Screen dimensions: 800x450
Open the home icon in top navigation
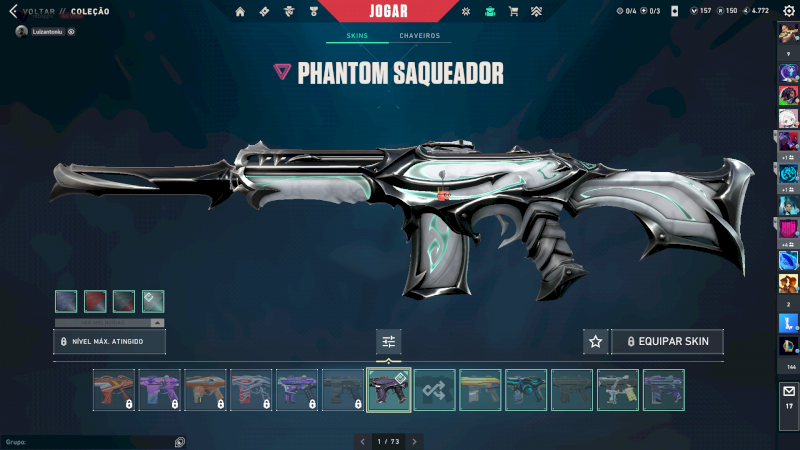[x=240, y=12]
